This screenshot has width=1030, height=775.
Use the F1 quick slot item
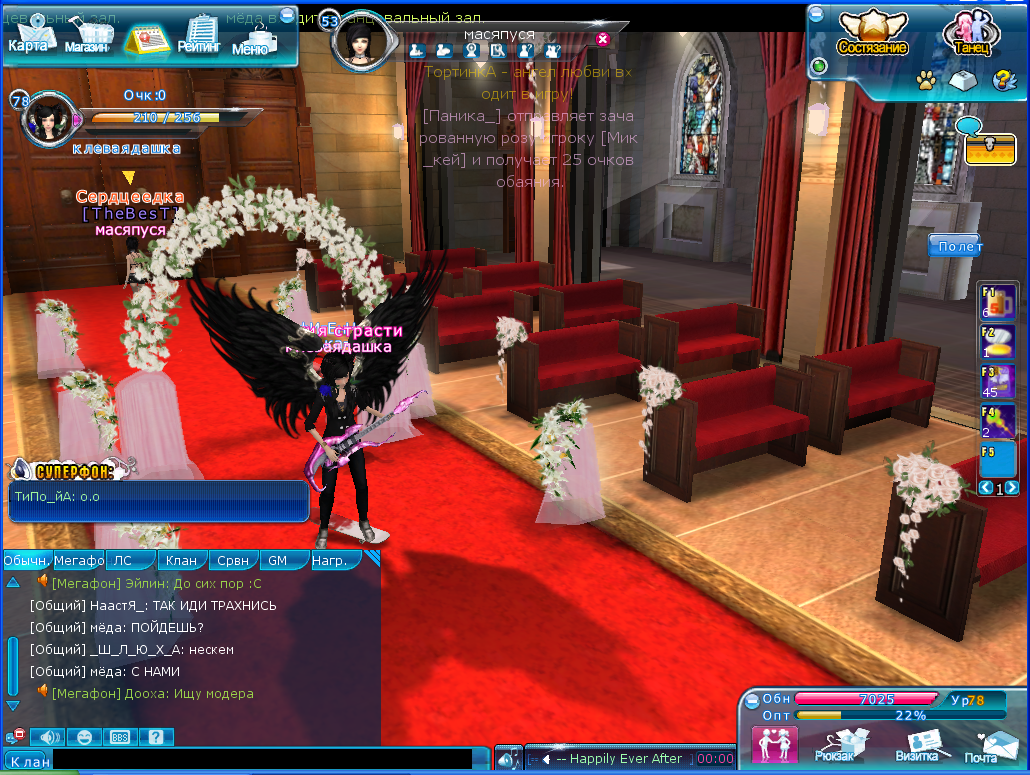coord(997,302)
